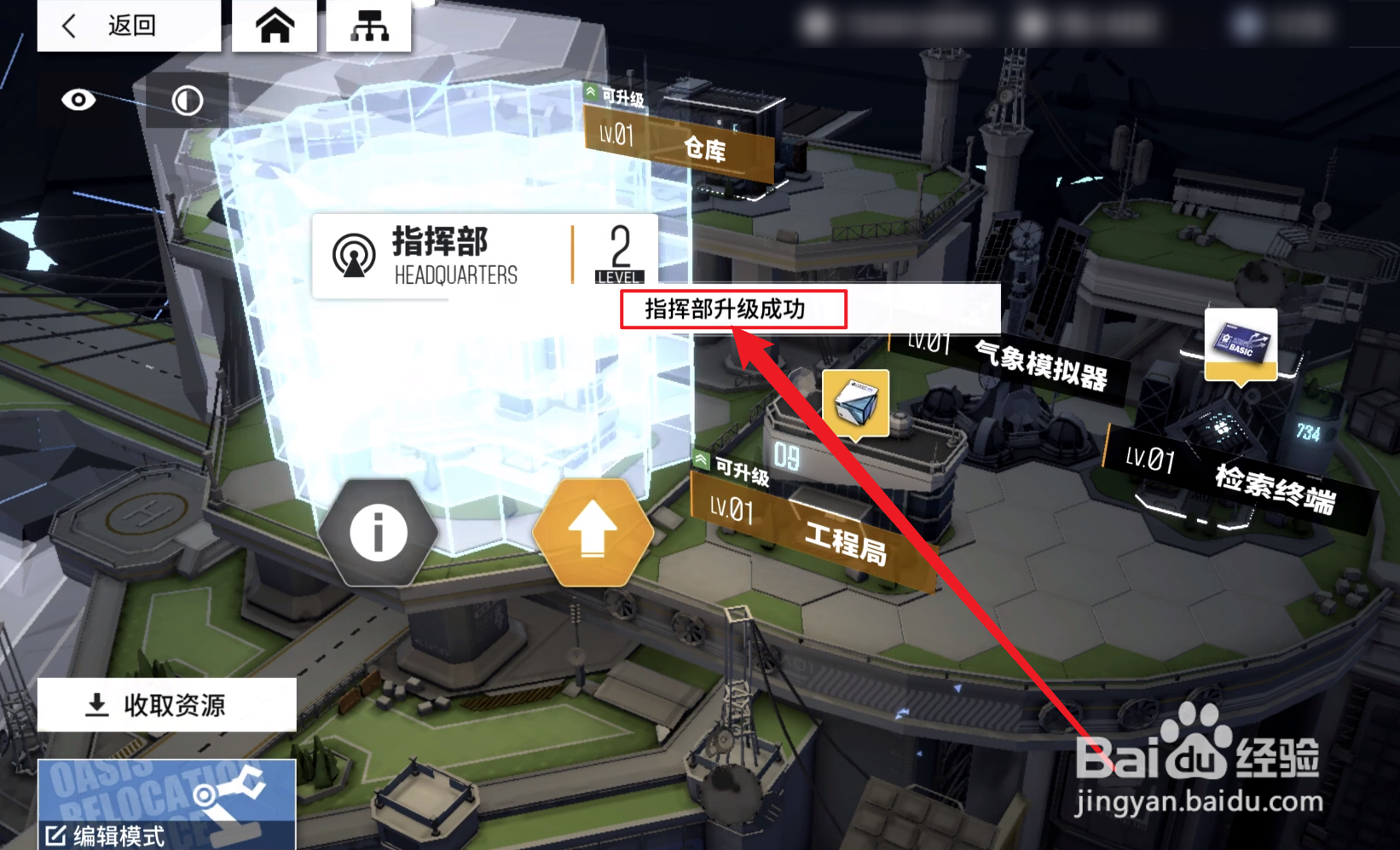Image resolution: width=1400 pixels, height=850 pixels.
Task: Click the antenna icon on the Headquarters info card
Action: pos(356,252)
